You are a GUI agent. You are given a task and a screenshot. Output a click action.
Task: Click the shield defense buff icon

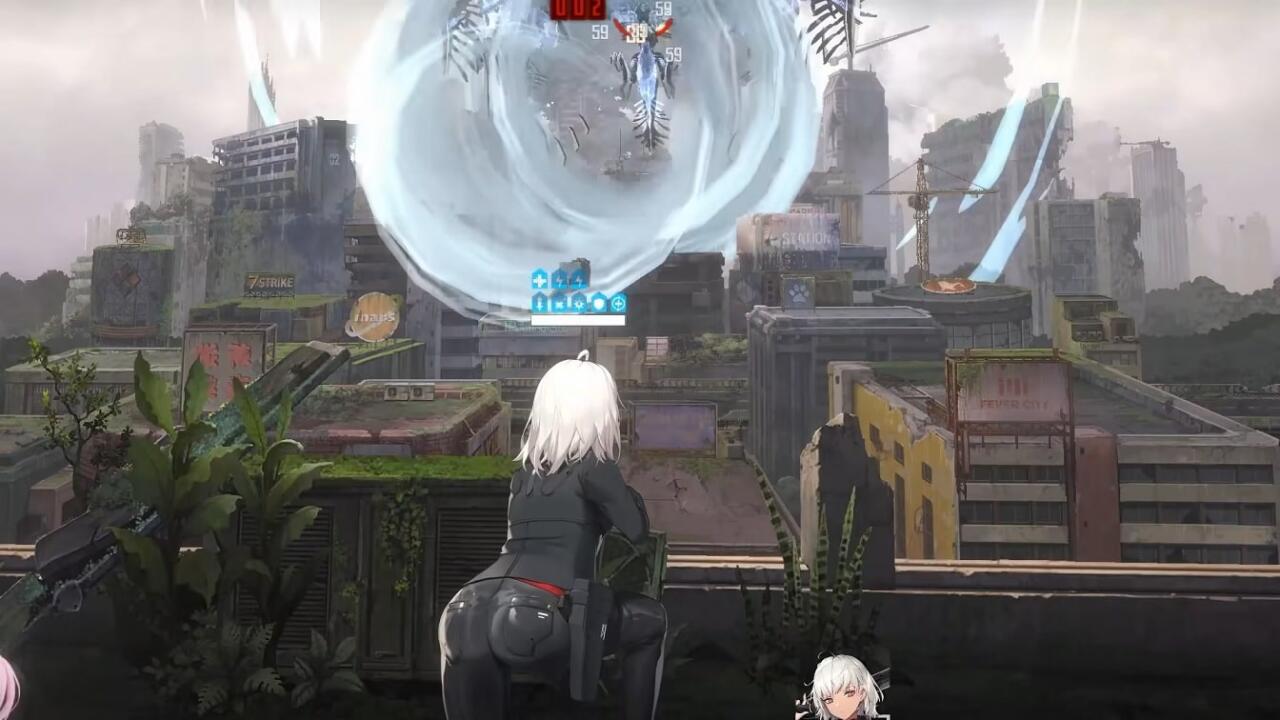[599, 303]
